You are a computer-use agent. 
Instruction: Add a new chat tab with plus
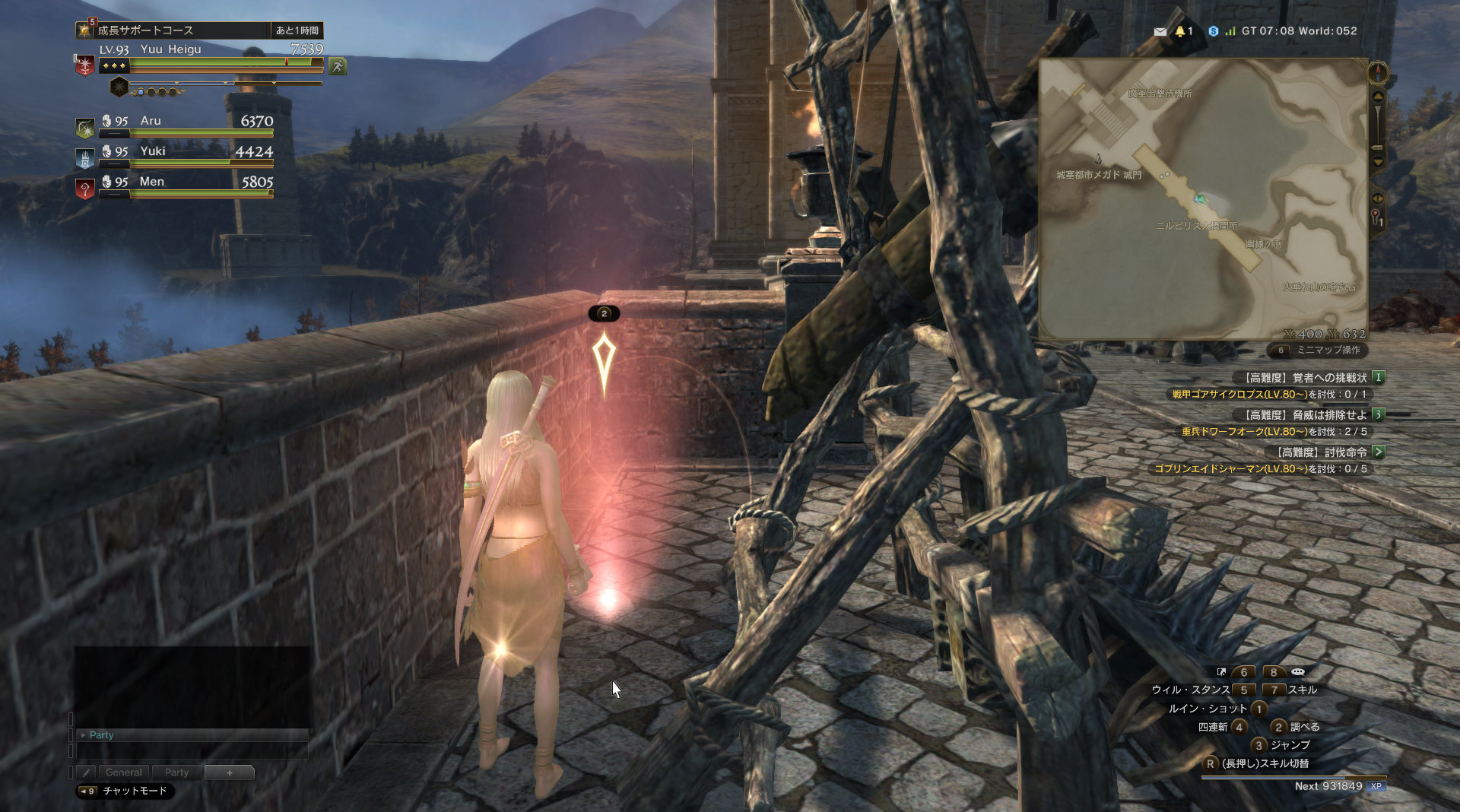click(x=230, y=772)
